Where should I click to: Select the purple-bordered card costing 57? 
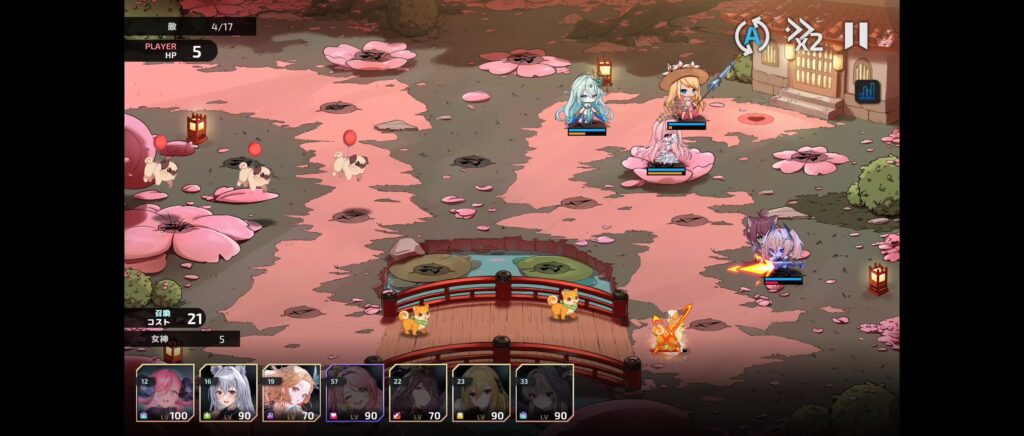coord(355,393)
